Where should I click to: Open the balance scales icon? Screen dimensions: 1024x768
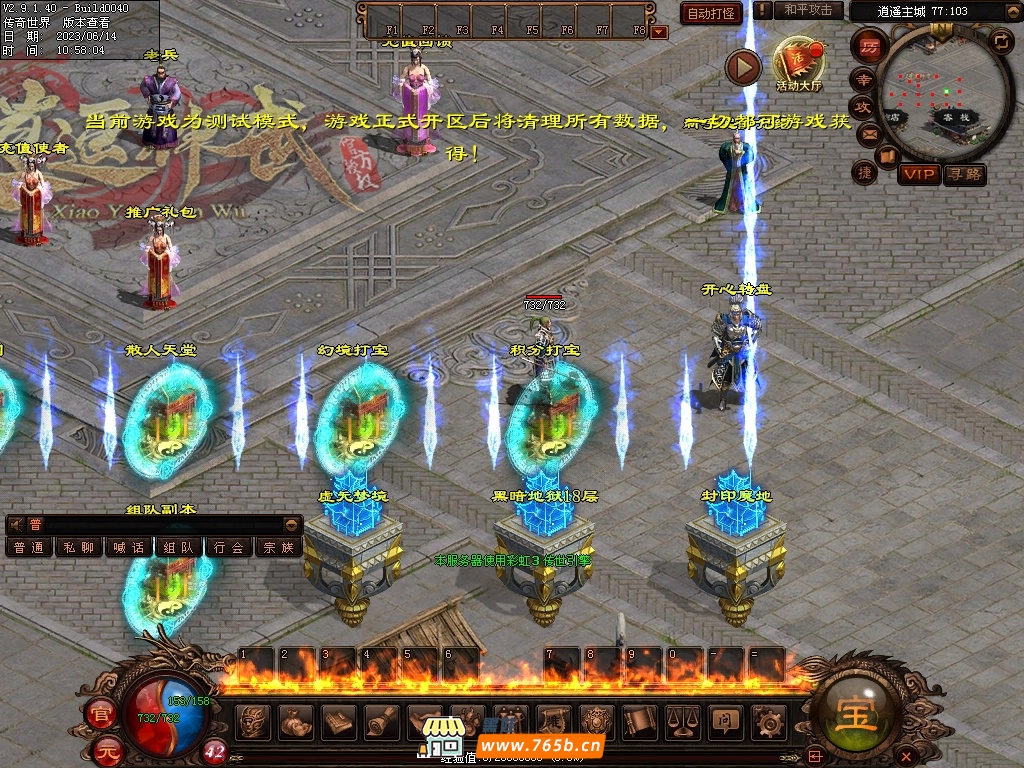tap(682, 720)
